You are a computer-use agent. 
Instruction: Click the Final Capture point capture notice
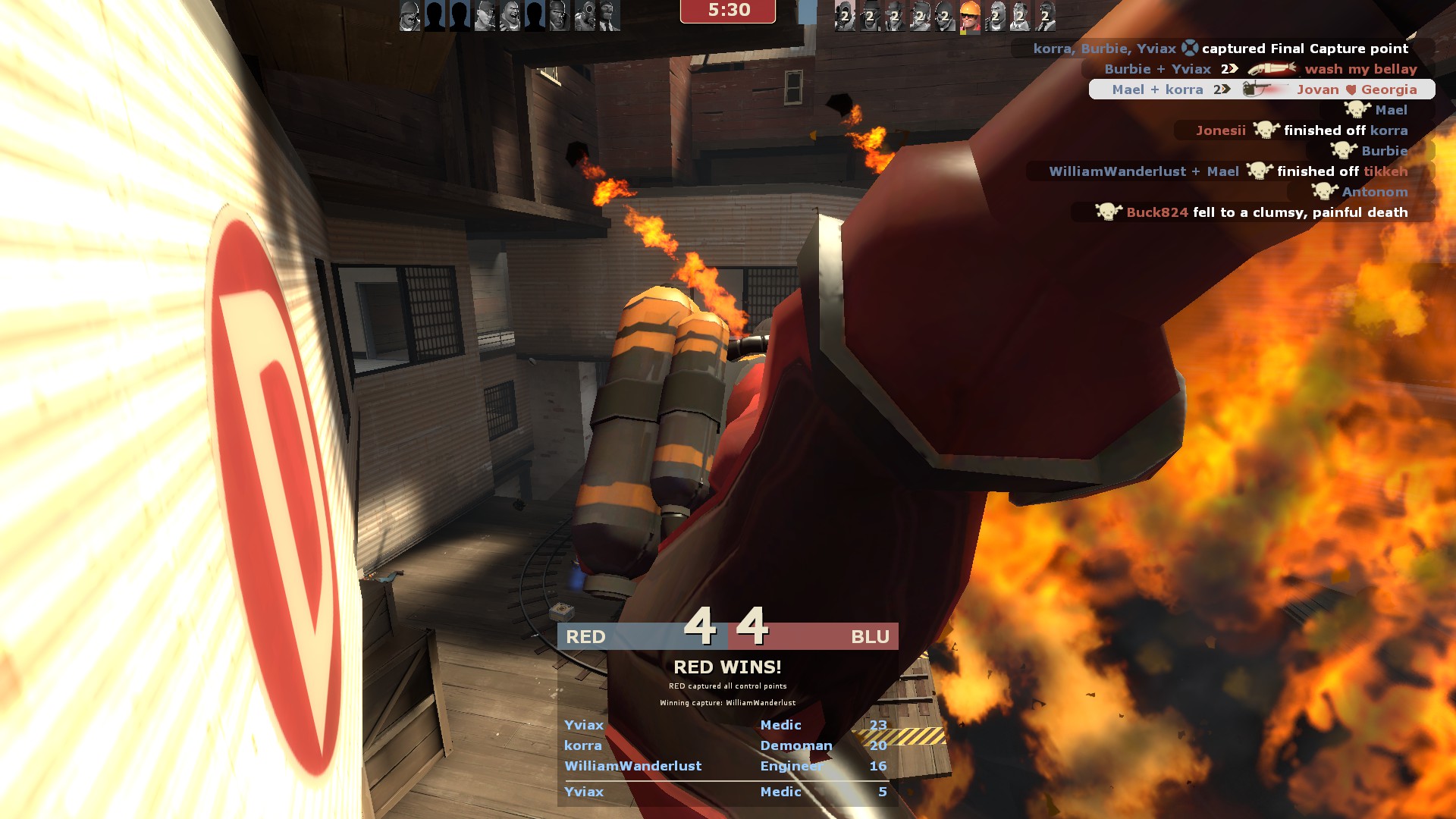(x=1221, y=49)
